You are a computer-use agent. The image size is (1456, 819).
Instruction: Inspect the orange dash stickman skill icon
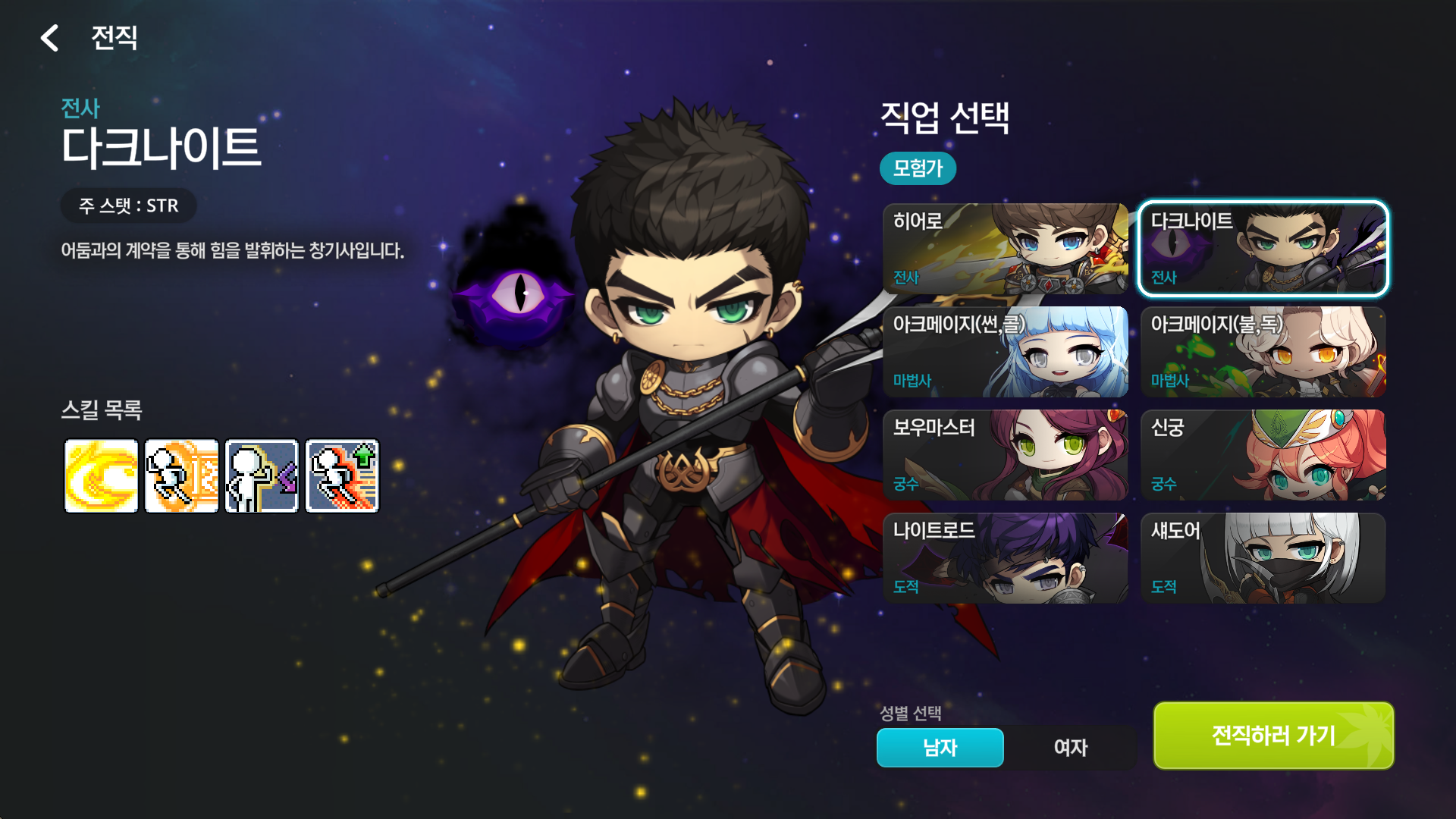tap(182, 476)
